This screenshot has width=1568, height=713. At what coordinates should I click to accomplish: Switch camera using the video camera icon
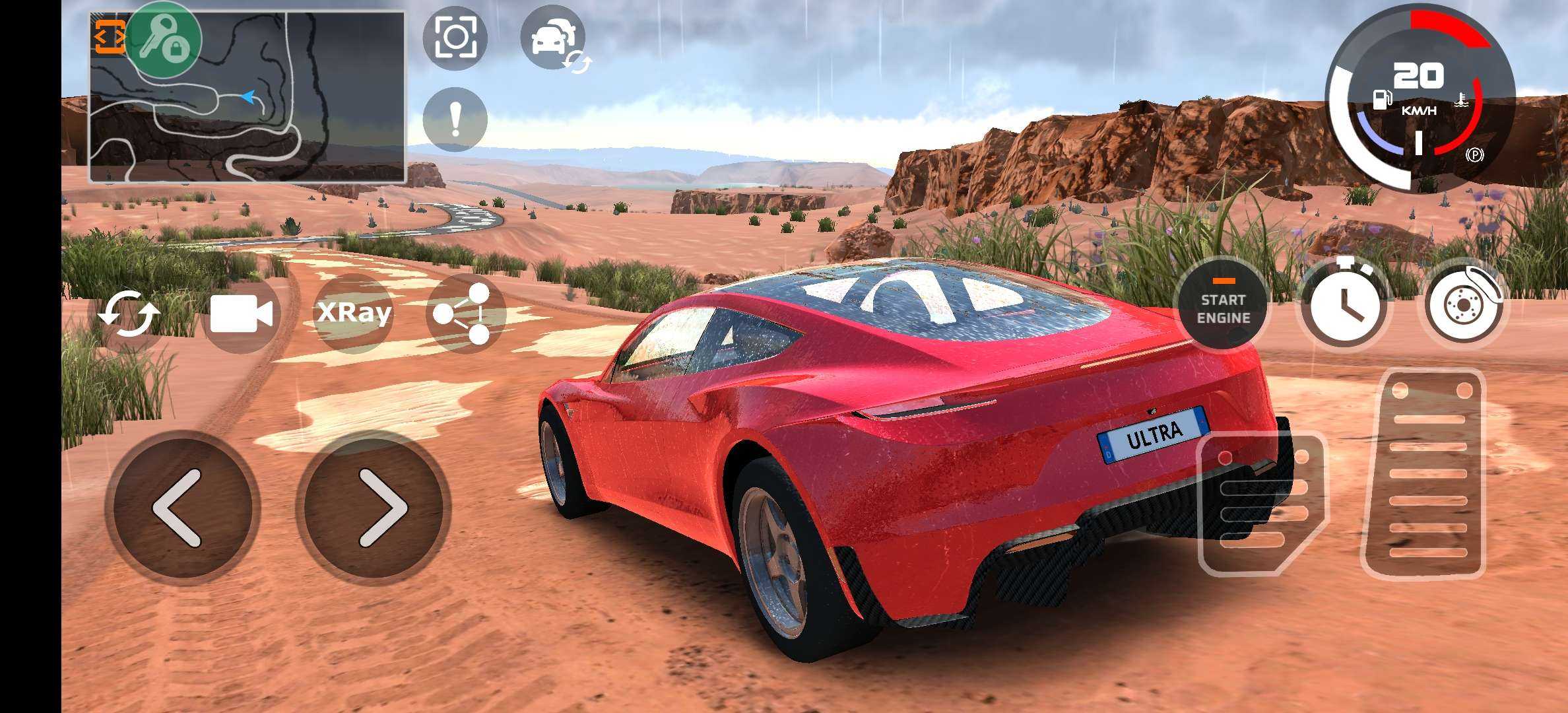point(241,314)
